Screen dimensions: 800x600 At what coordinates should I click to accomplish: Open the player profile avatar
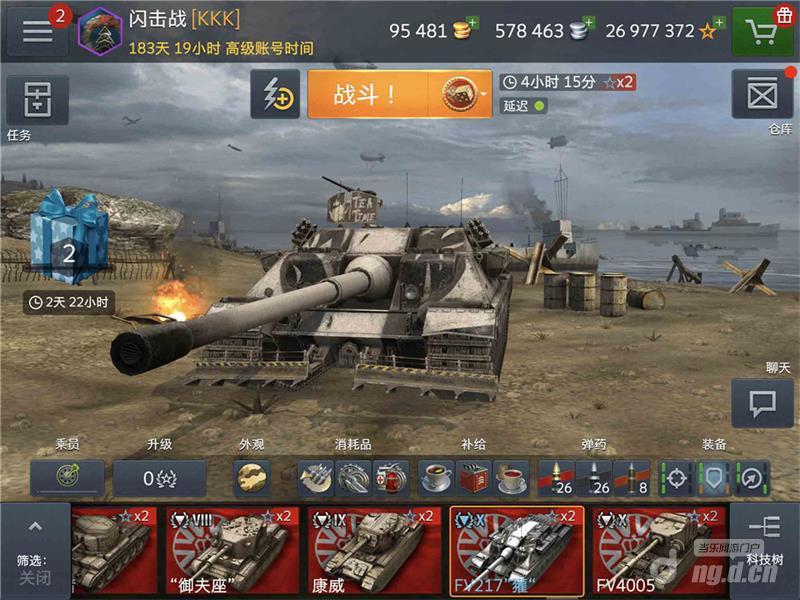tap(99, 30)
